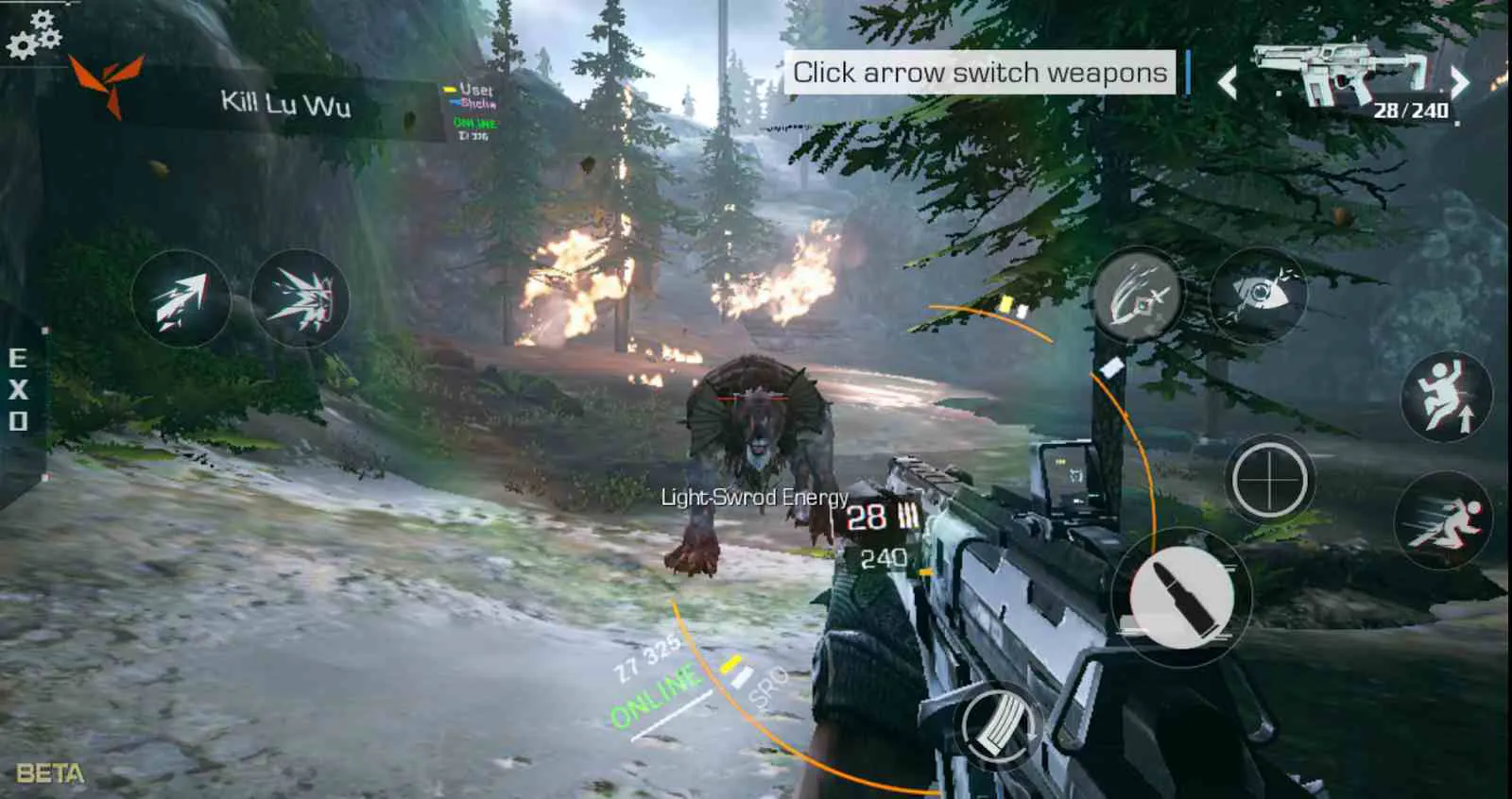Activate the eye scan ability
Image resolution: width=1512 pixels, height=799 pixels.
[x=1258, y=296]
